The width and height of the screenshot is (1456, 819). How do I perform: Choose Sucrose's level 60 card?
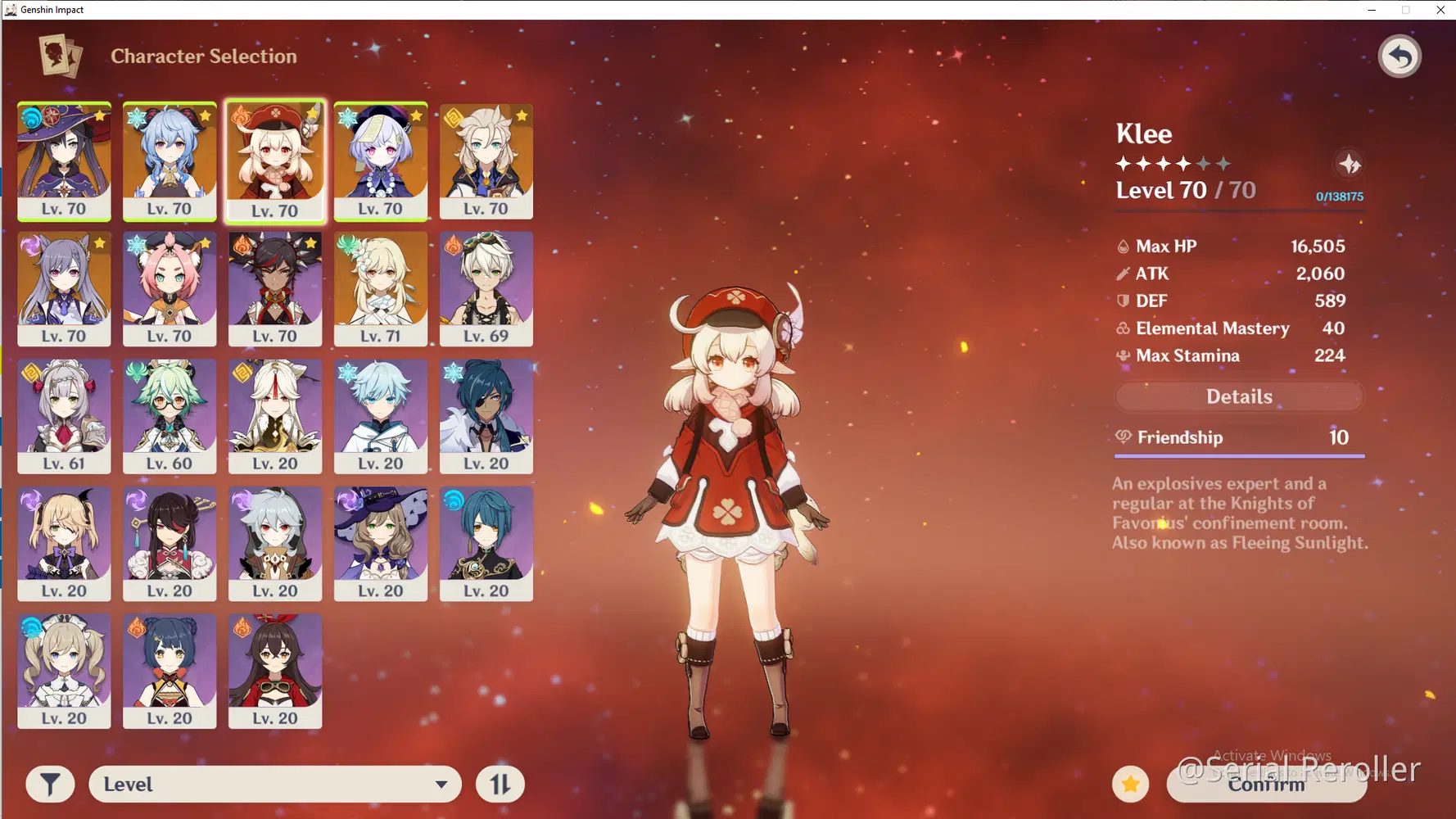(x=170, y=416)
